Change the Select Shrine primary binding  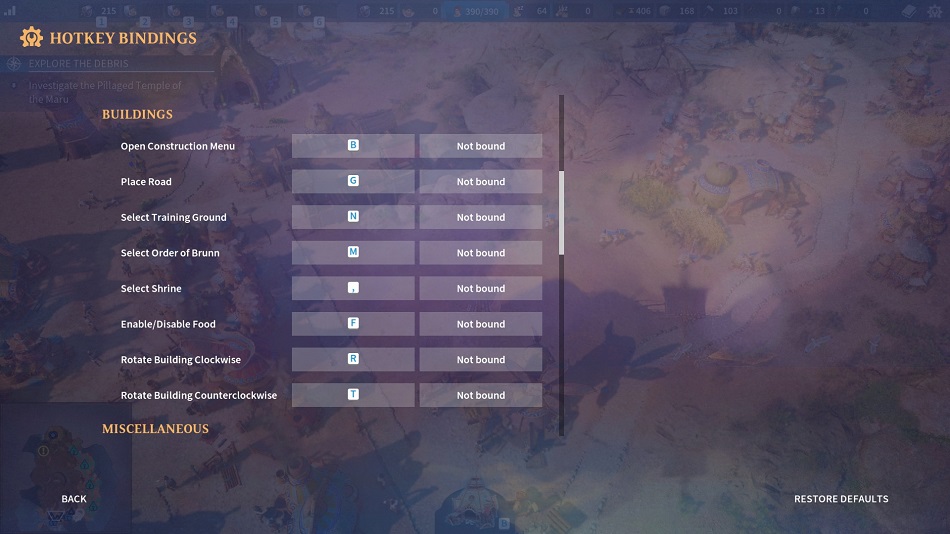click(353, 289)
